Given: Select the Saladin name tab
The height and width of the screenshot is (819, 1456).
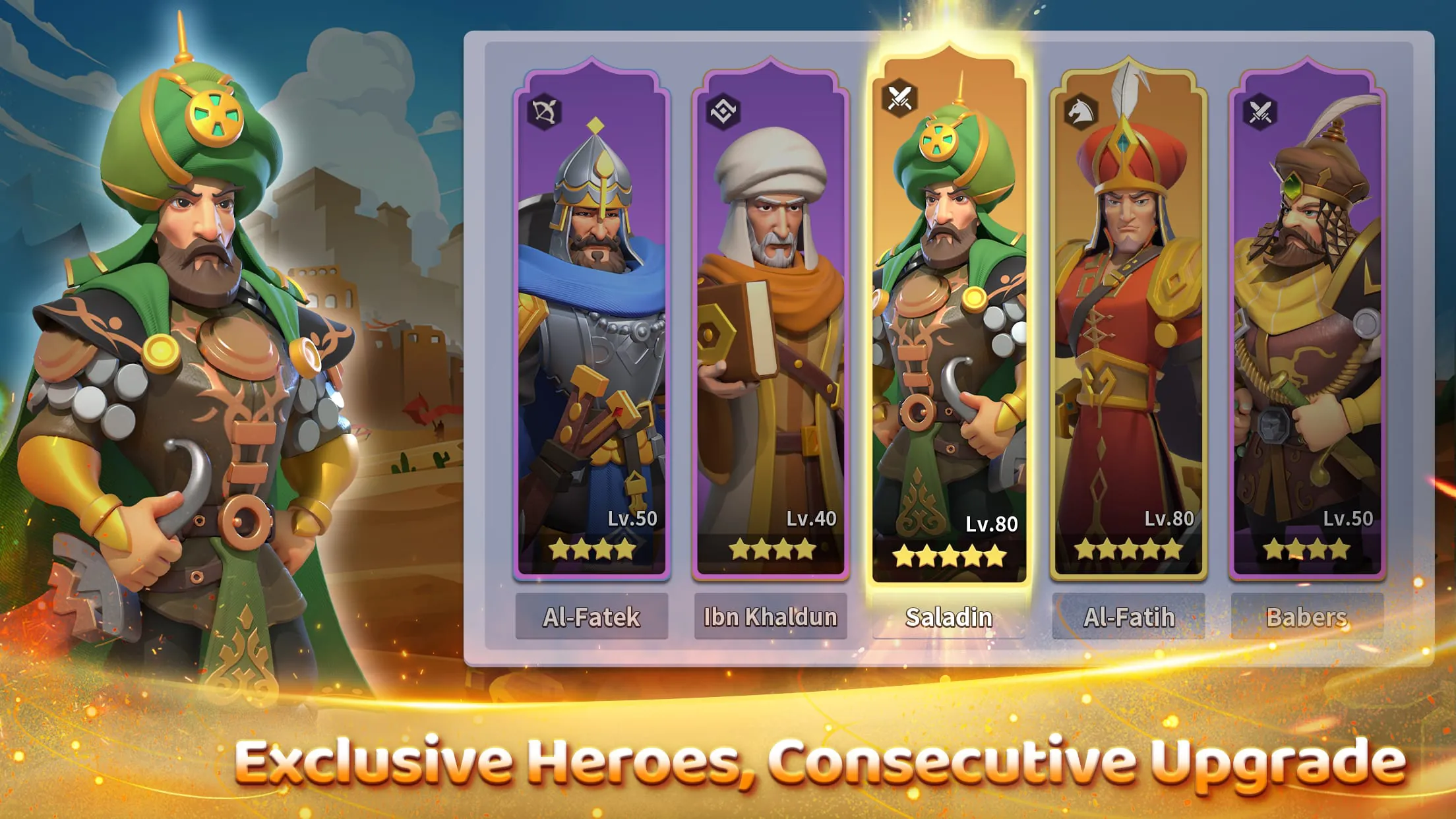Looking at the screenshot, I should pyautogui.click(x=948, y=617).
